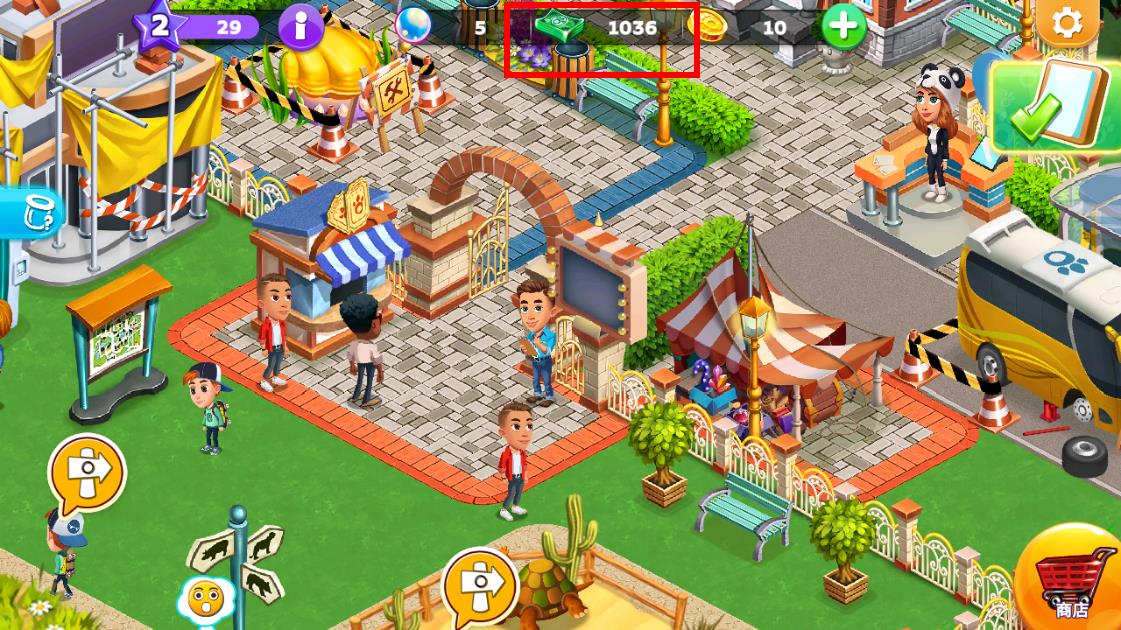The height and width of the screenshot is (630, 1121).
Task: Click the purple info button
Action: click(x=301, y=26)
